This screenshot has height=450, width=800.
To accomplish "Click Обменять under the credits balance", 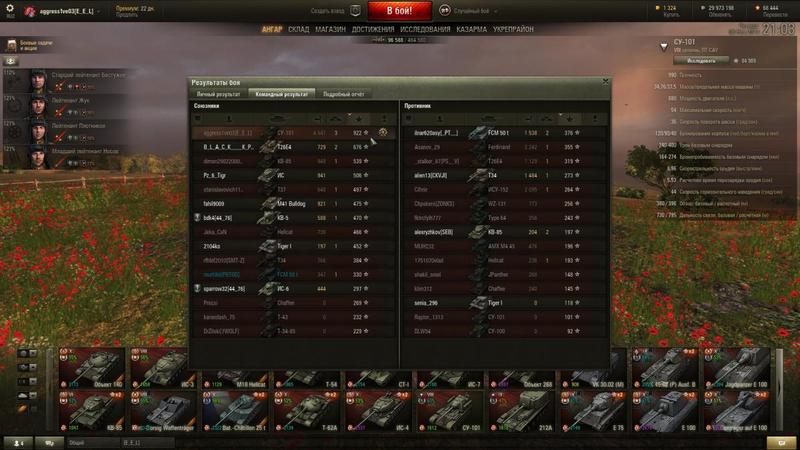I will point(719,16).
